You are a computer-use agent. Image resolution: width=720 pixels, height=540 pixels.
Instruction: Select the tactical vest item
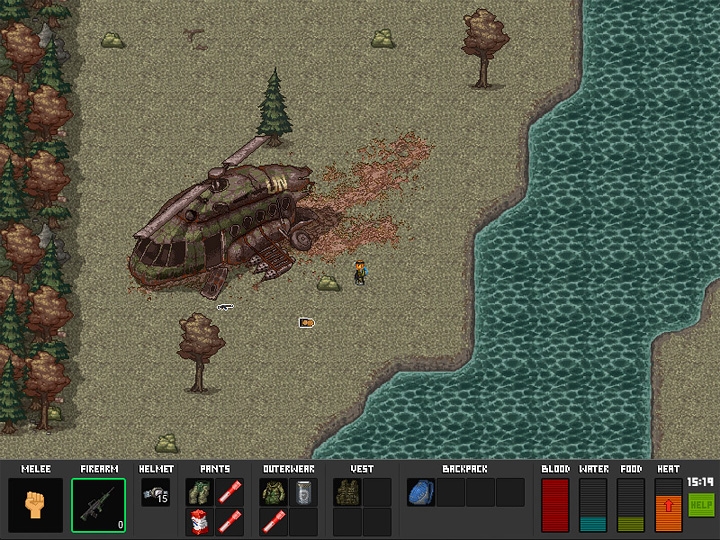[347, 492]
